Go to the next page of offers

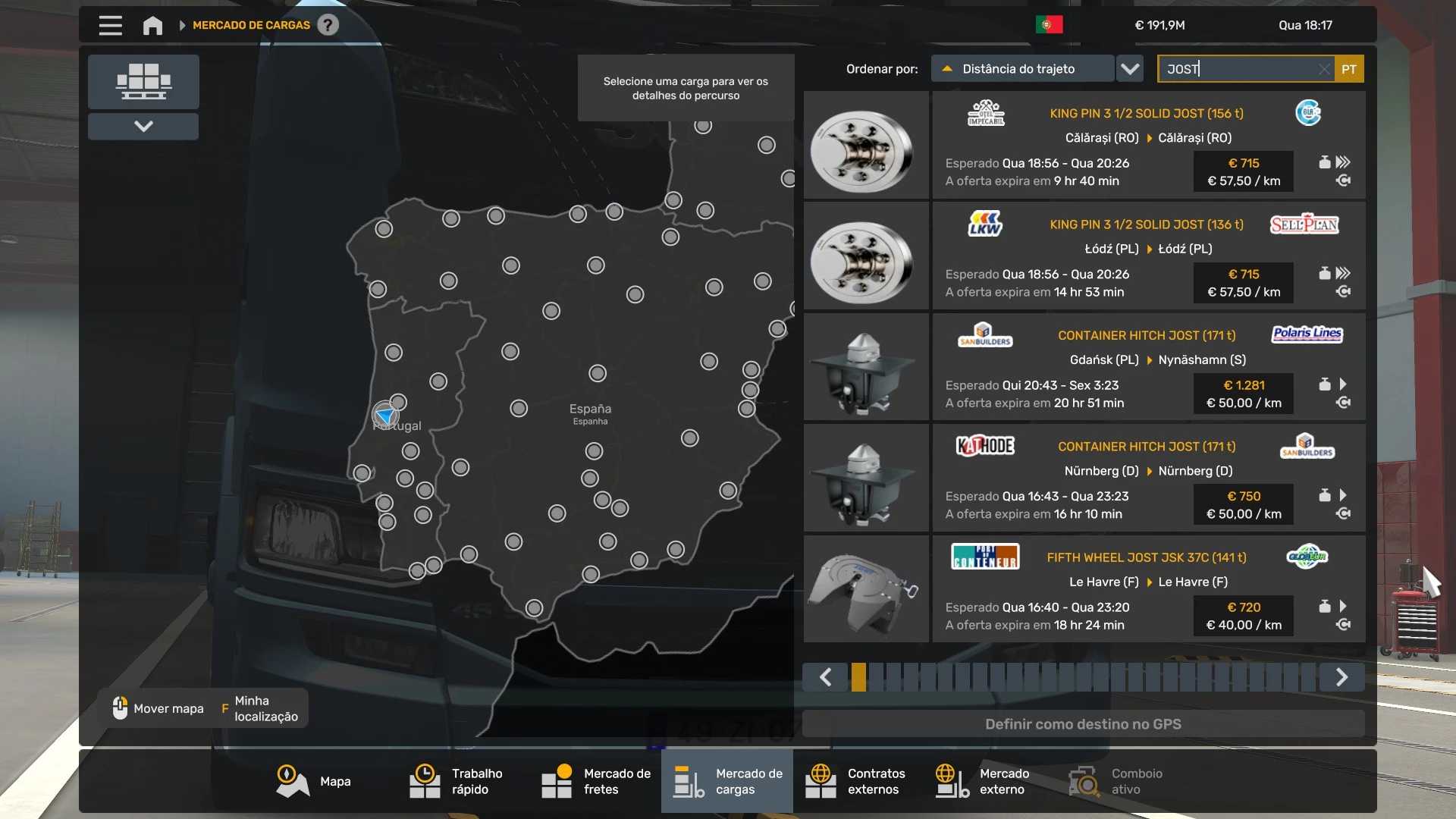(1341, 676)
